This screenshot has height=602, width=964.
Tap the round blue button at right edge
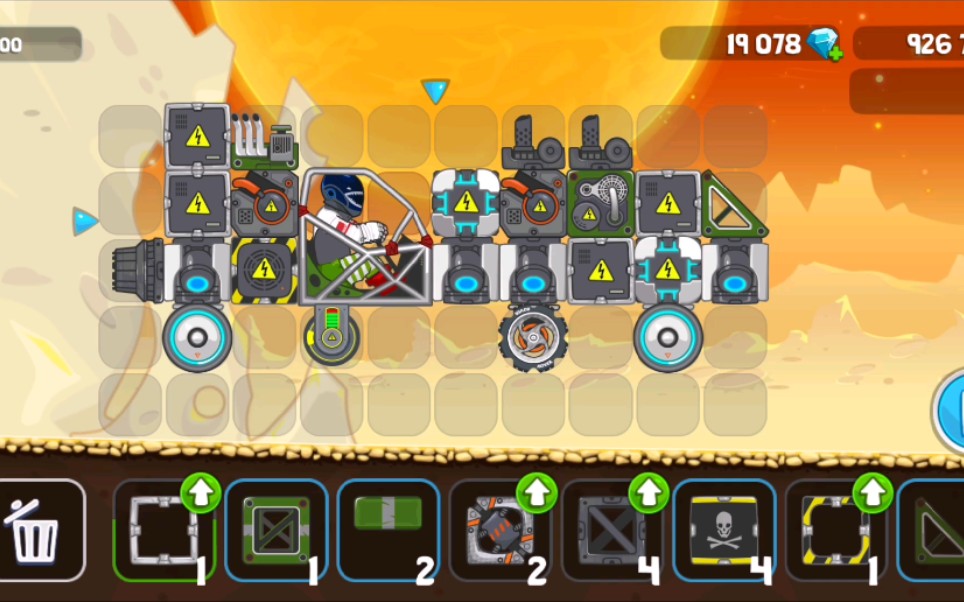[950, 408]
